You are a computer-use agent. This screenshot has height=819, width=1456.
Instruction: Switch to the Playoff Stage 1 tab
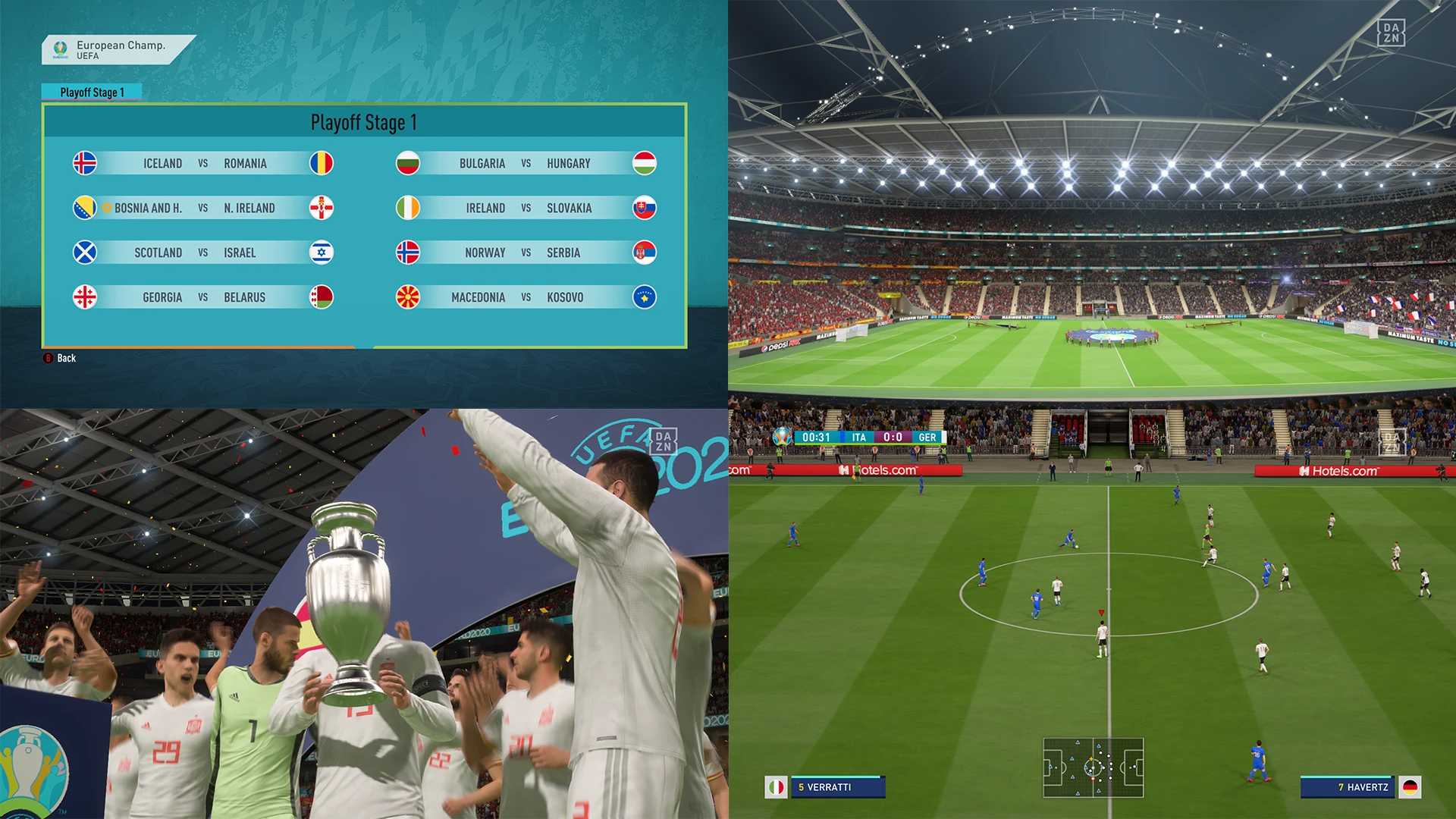coord(93,91)
